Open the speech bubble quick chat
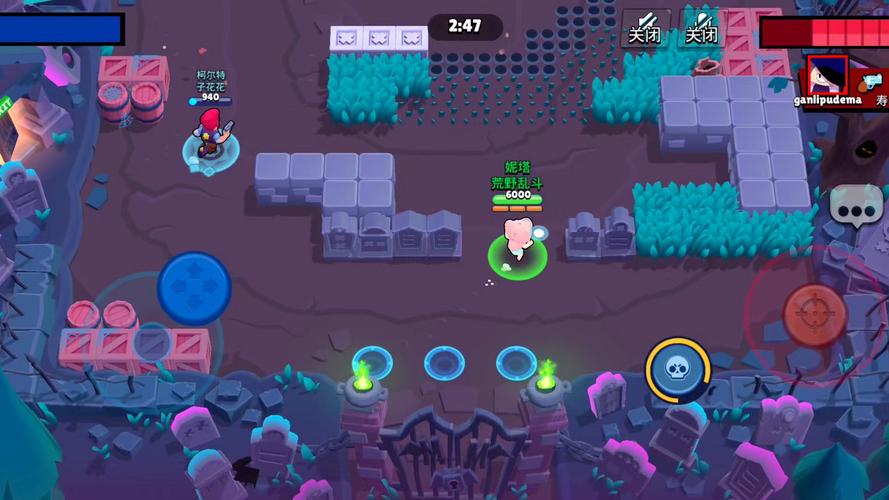The image size is (889, 500). point(855,205)
